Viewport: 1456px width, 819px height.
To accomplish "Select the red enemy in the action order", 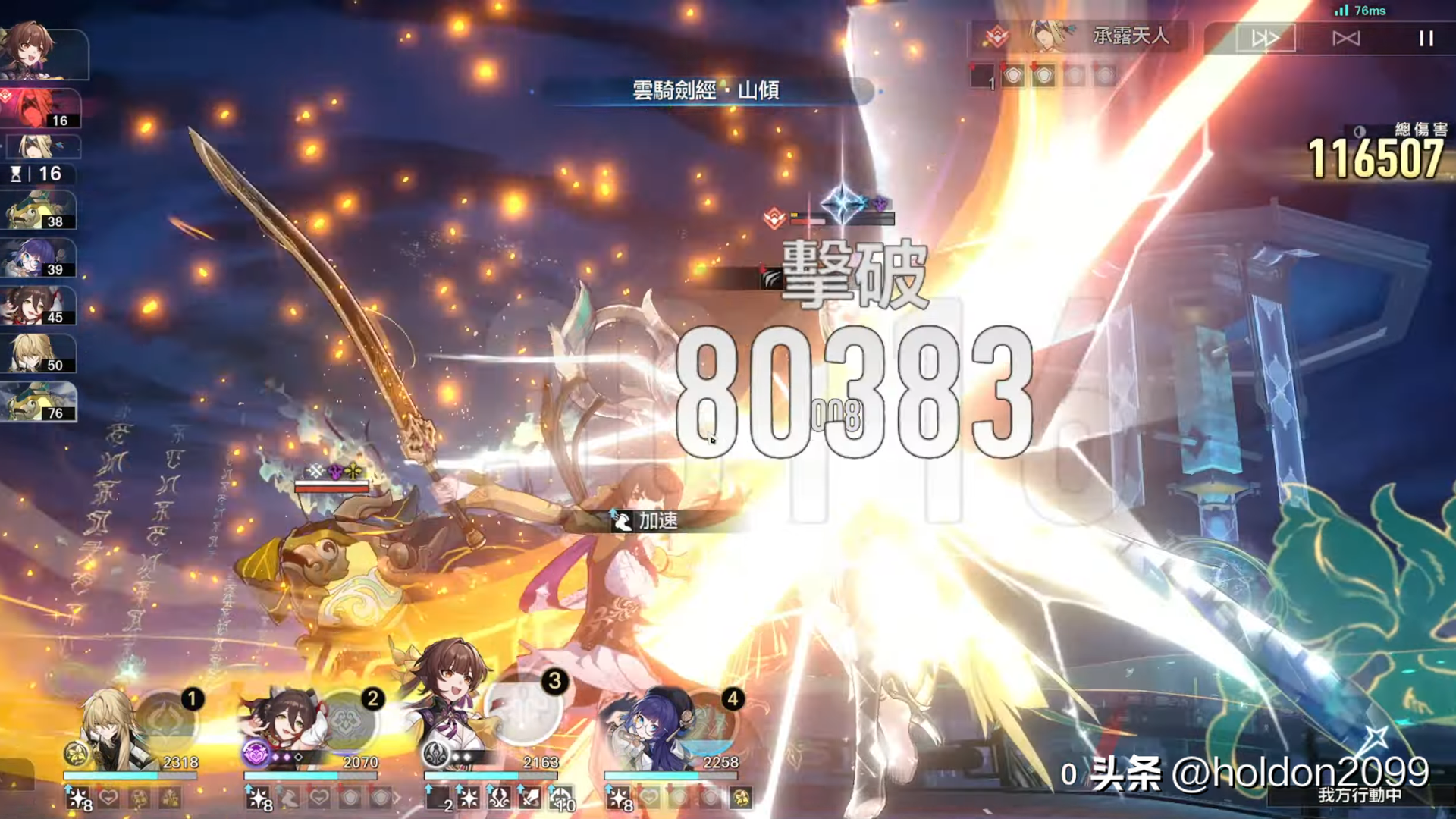I will pyautogui.click(x=39, y=108).
